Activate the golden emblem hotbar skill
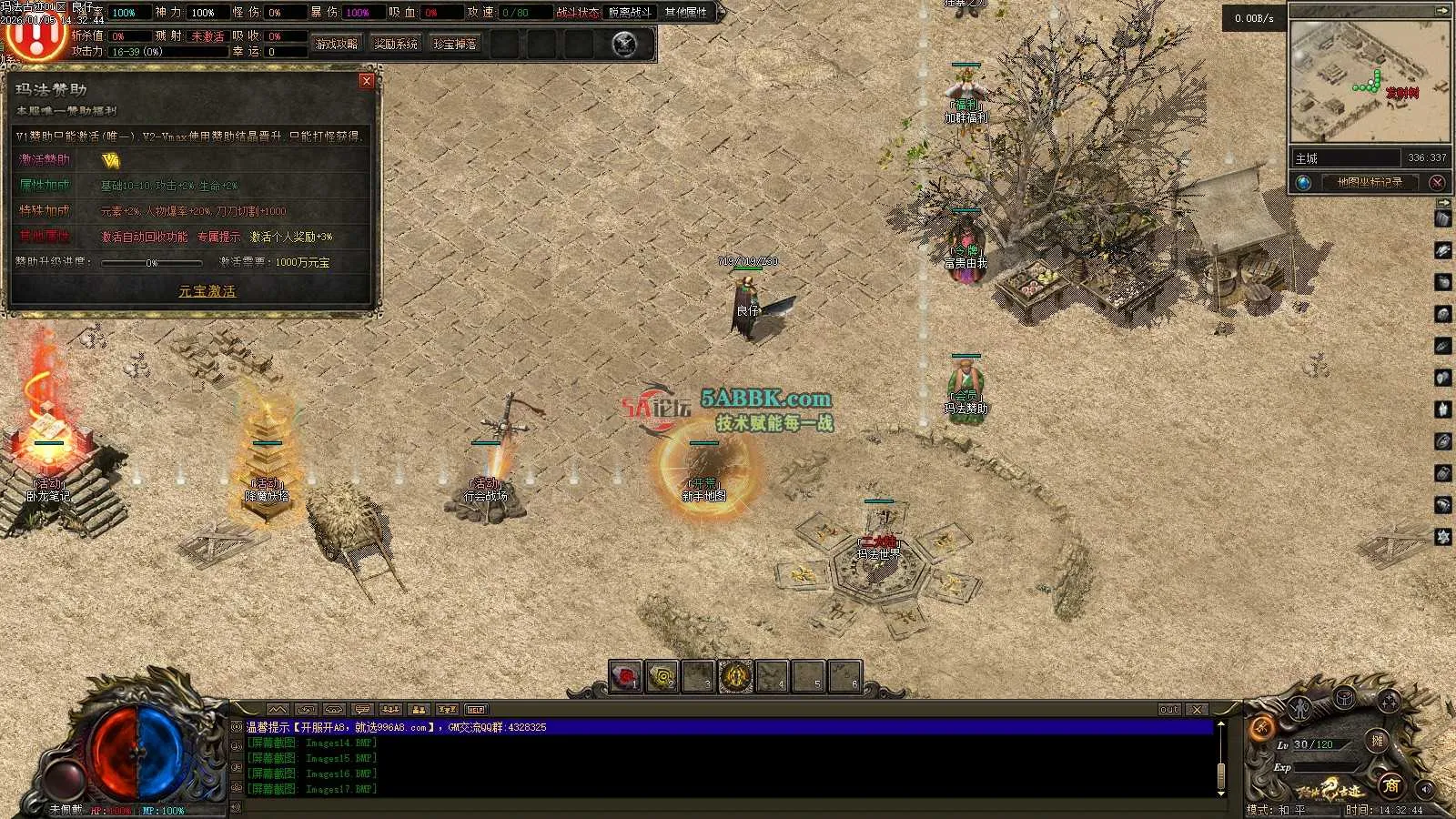This screenshot has width=1456, height=819. click(735, 677)
